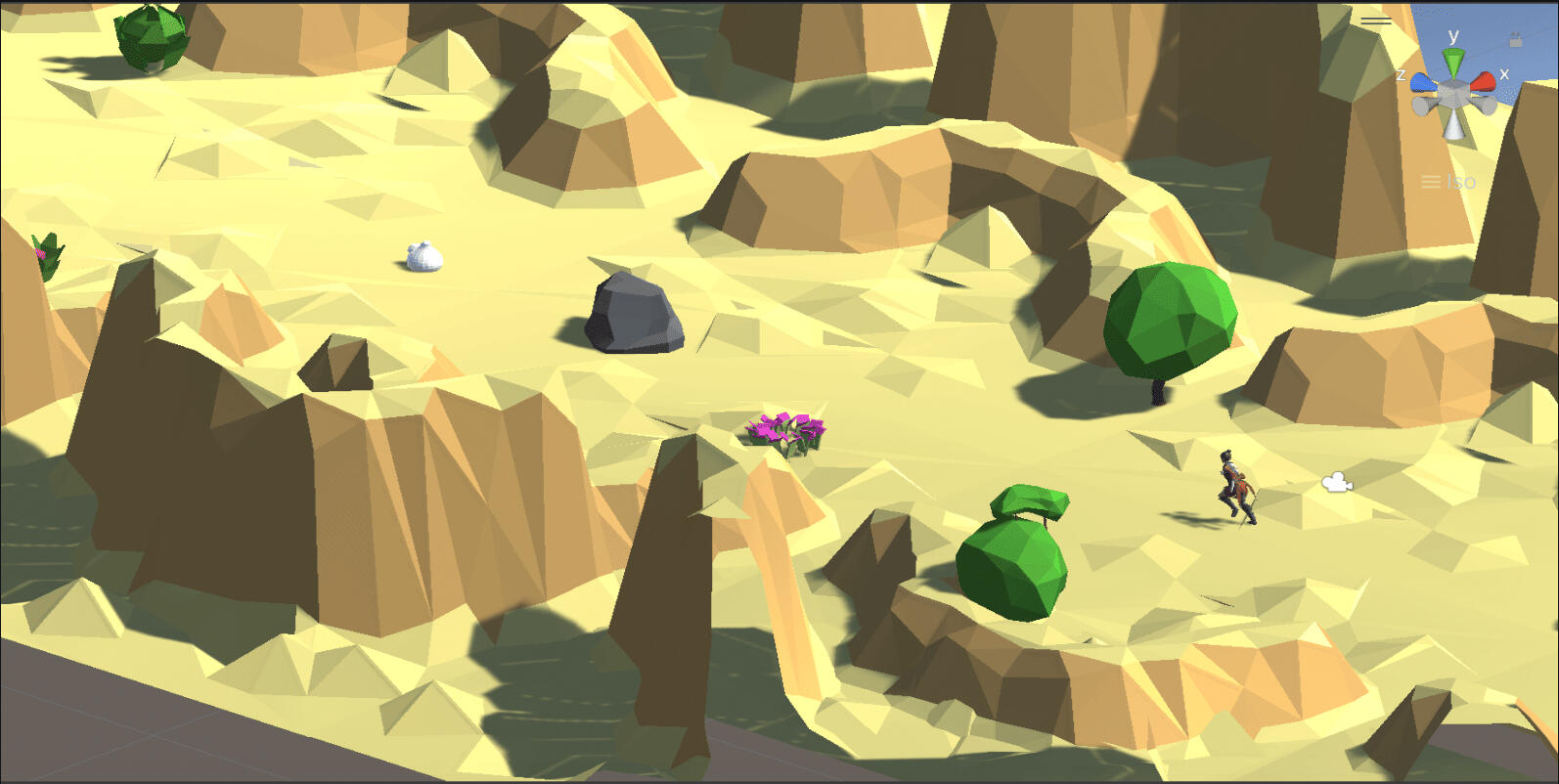Click the green Y axis cone on scene gizmo
The image size is (1559, 784).
tap(1452, 62)
